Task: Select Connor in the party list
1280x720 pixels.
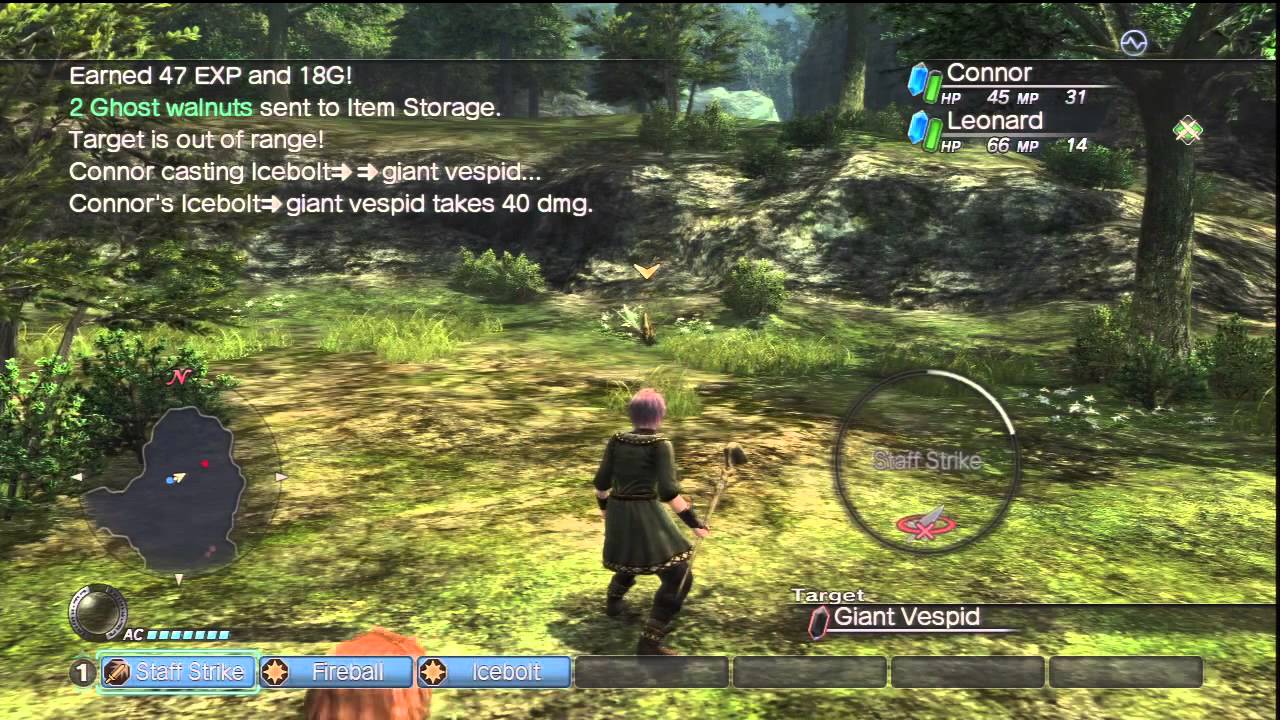Action: pyautogui.click(x=988, y=74)
